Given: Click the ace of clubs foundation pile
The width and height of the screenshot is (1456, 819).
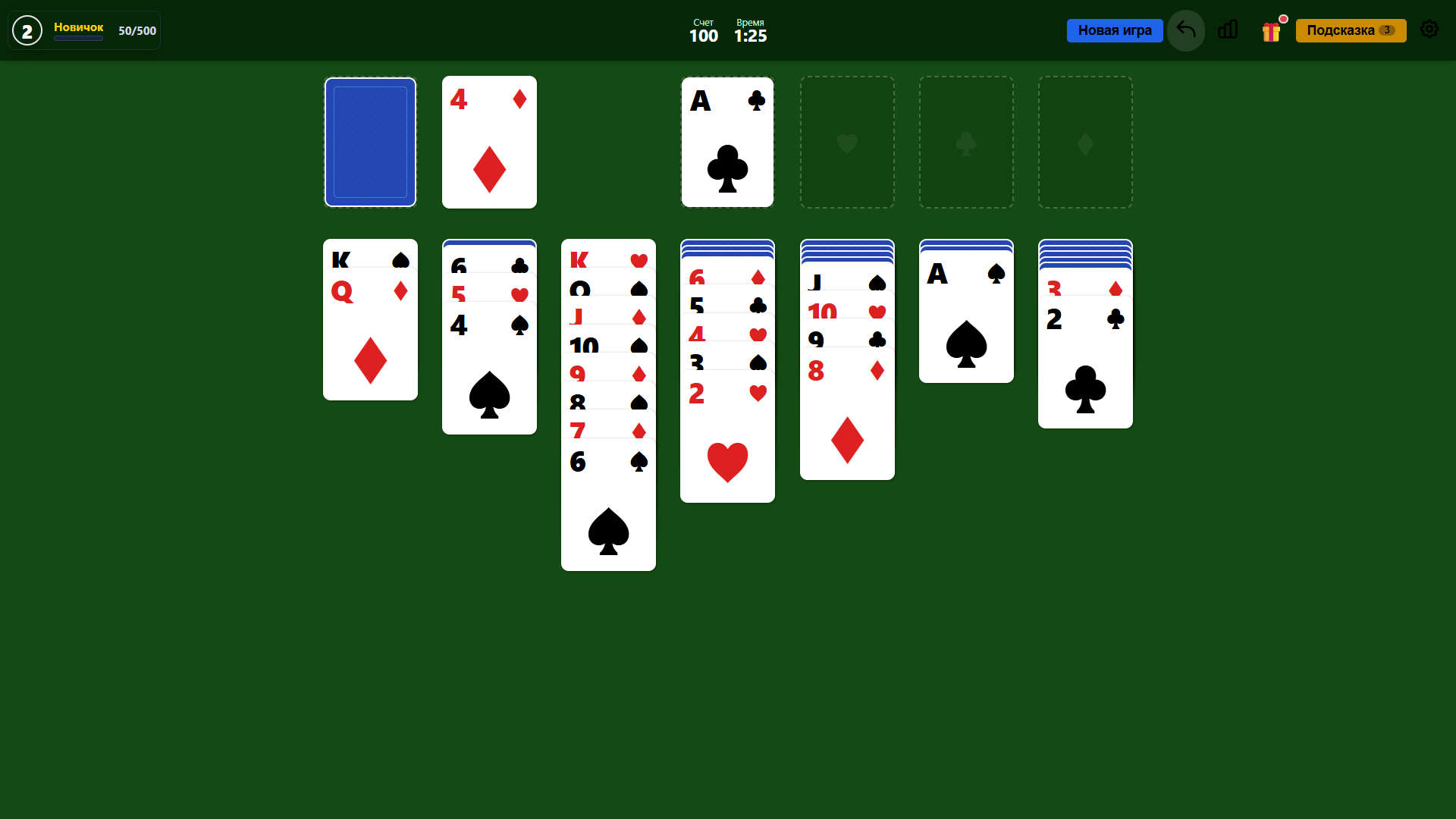Looking at the screenshot, I should pyautogui.click(x=727, y=142).
